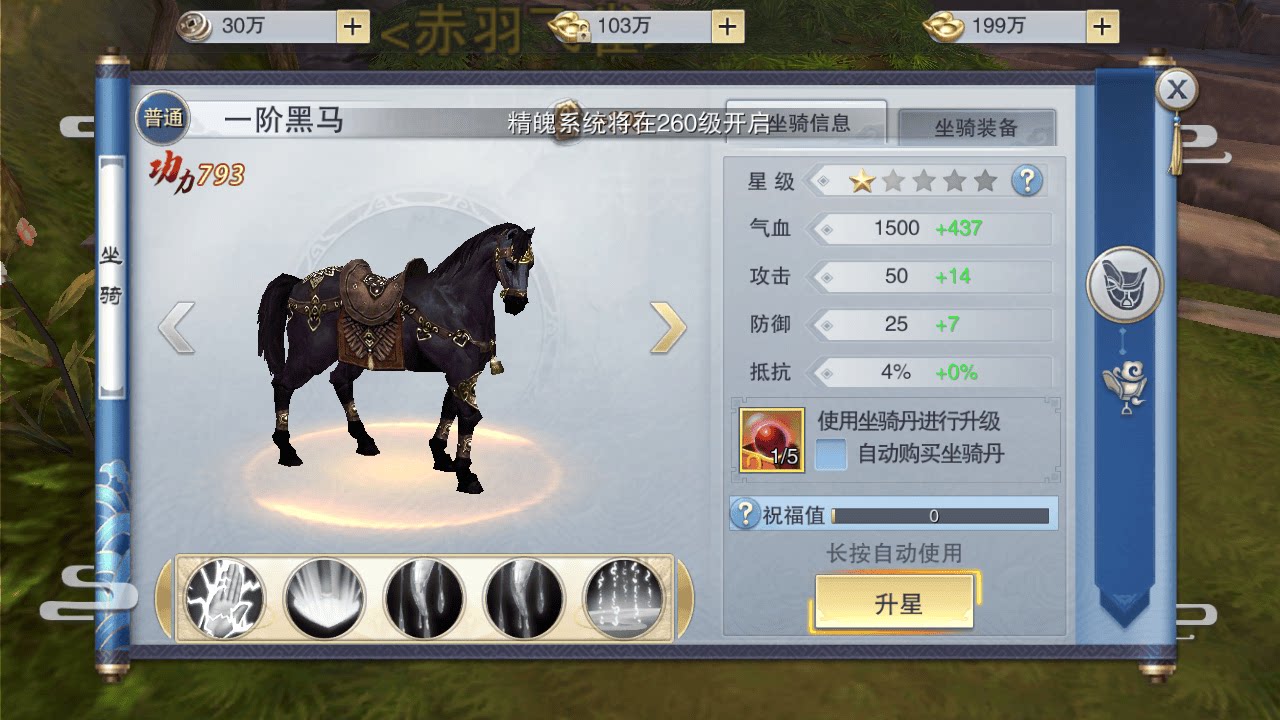
Task: Select the saddle mount icon on right sidebar
Action: (1124, 284)
